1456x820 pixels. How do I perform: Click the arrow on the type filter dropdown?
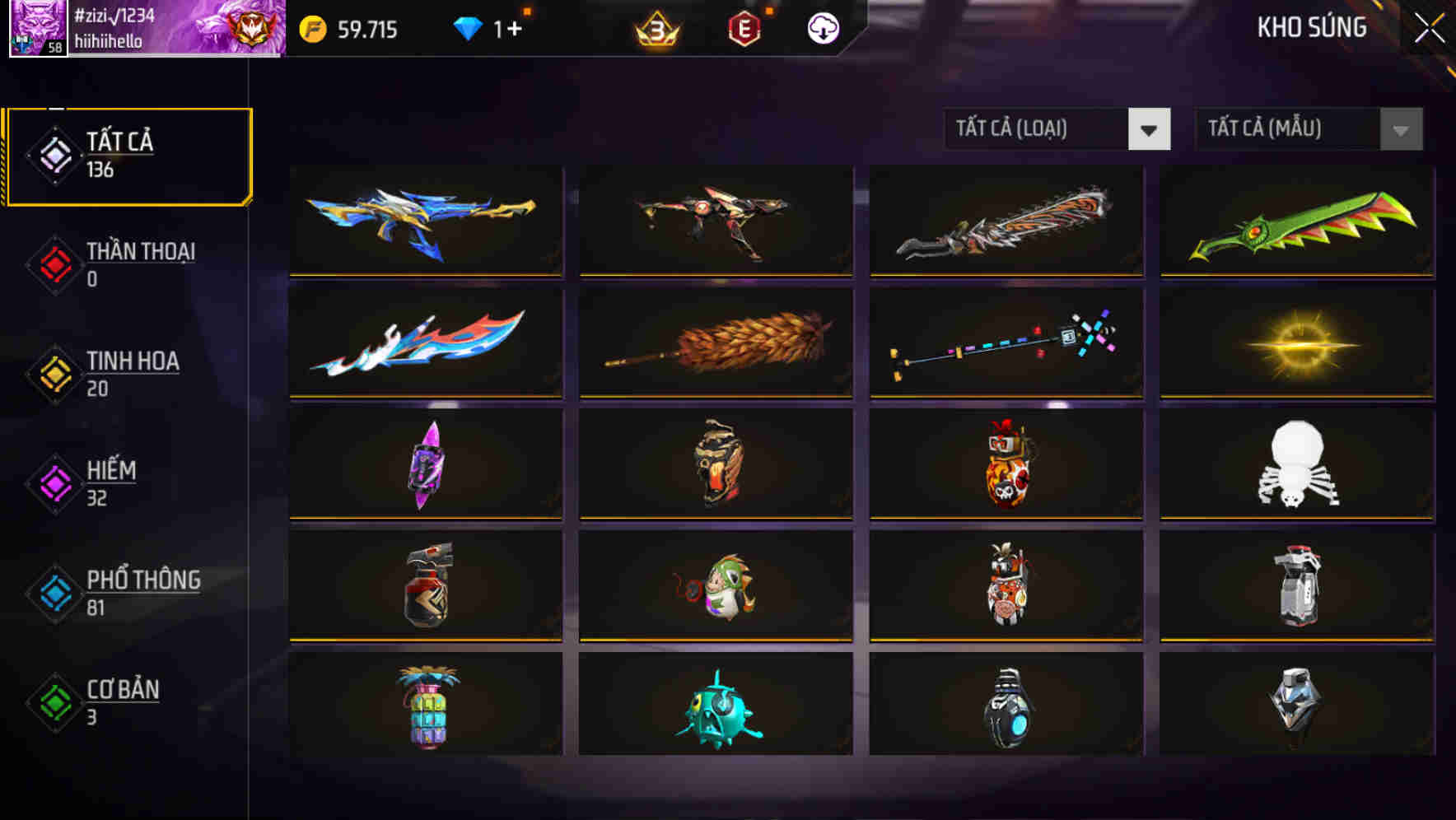pyautogui.click(x=1150, y=129)
